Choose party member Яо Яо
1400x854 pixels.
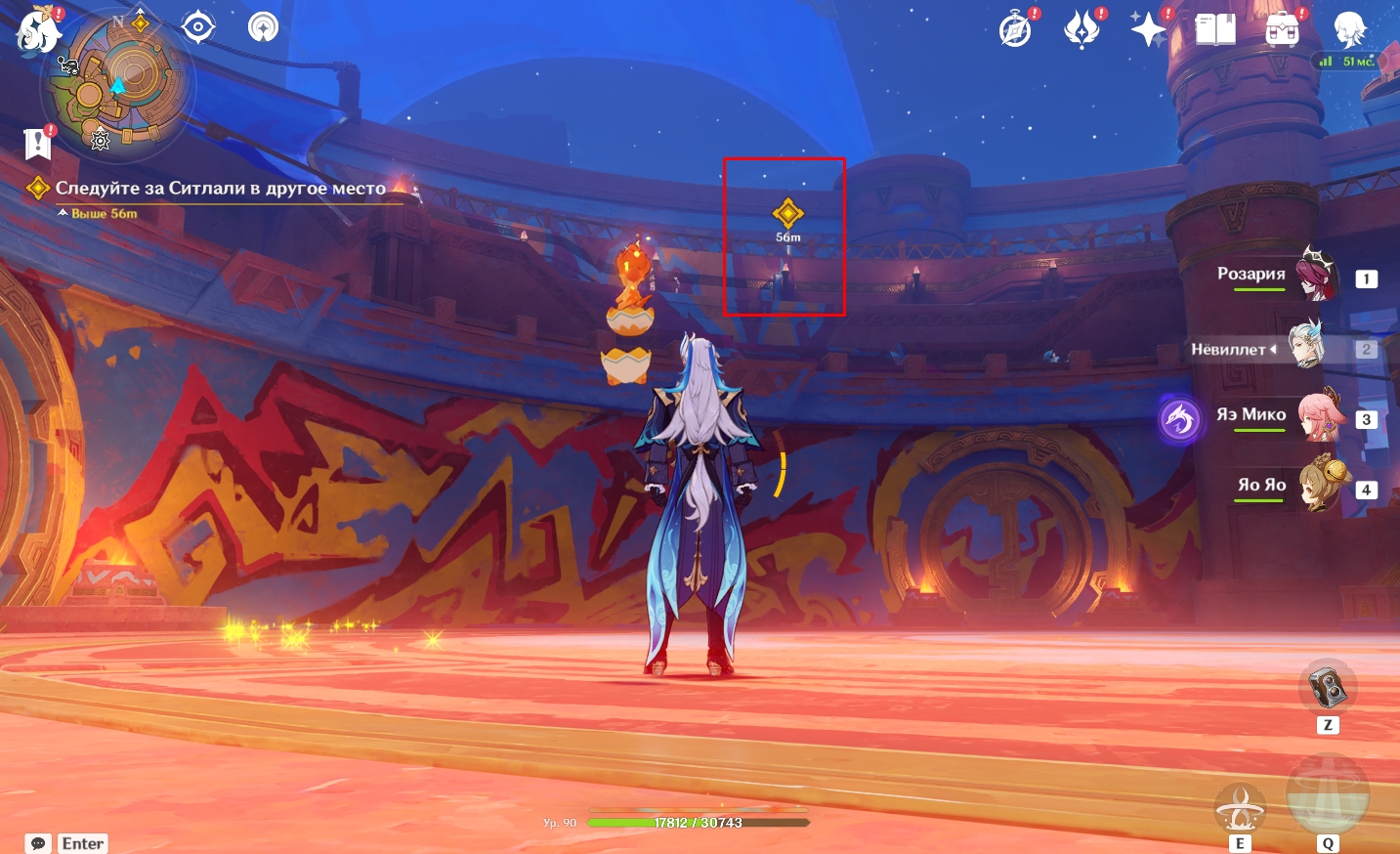pyautogui.click(x=1324, y=486)
